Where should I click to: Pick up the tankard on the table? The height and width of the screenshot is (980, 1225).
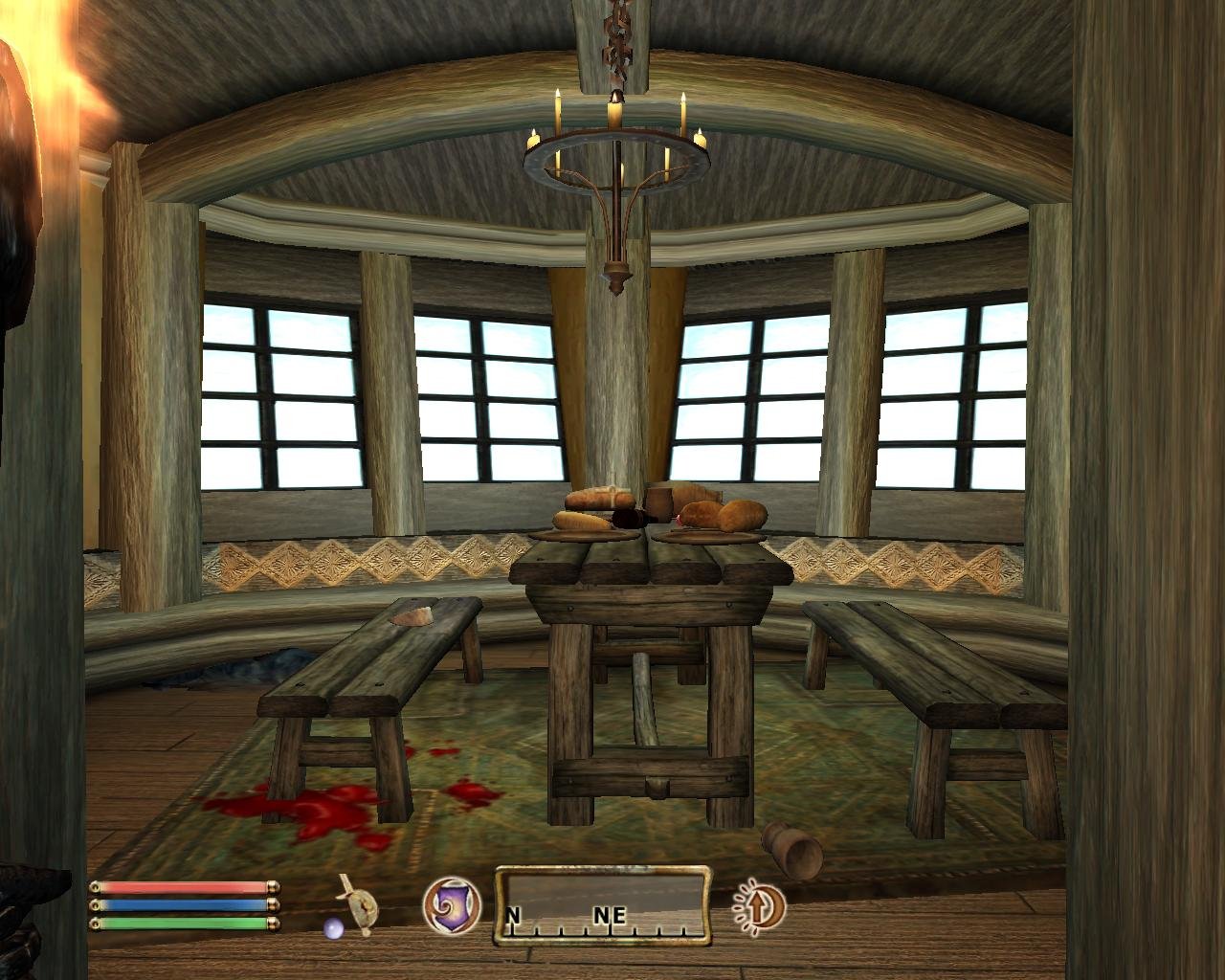point(657,501)
